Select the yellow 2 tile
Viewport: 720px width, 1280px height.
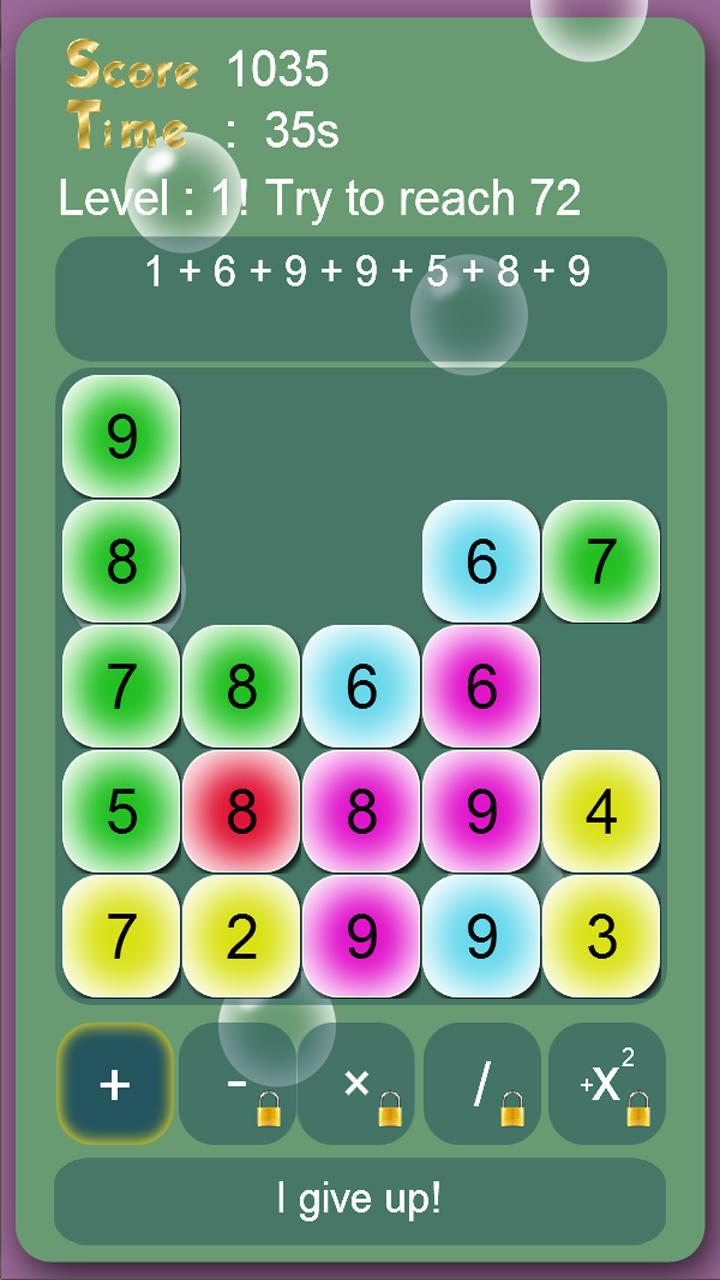pos(241,936)
